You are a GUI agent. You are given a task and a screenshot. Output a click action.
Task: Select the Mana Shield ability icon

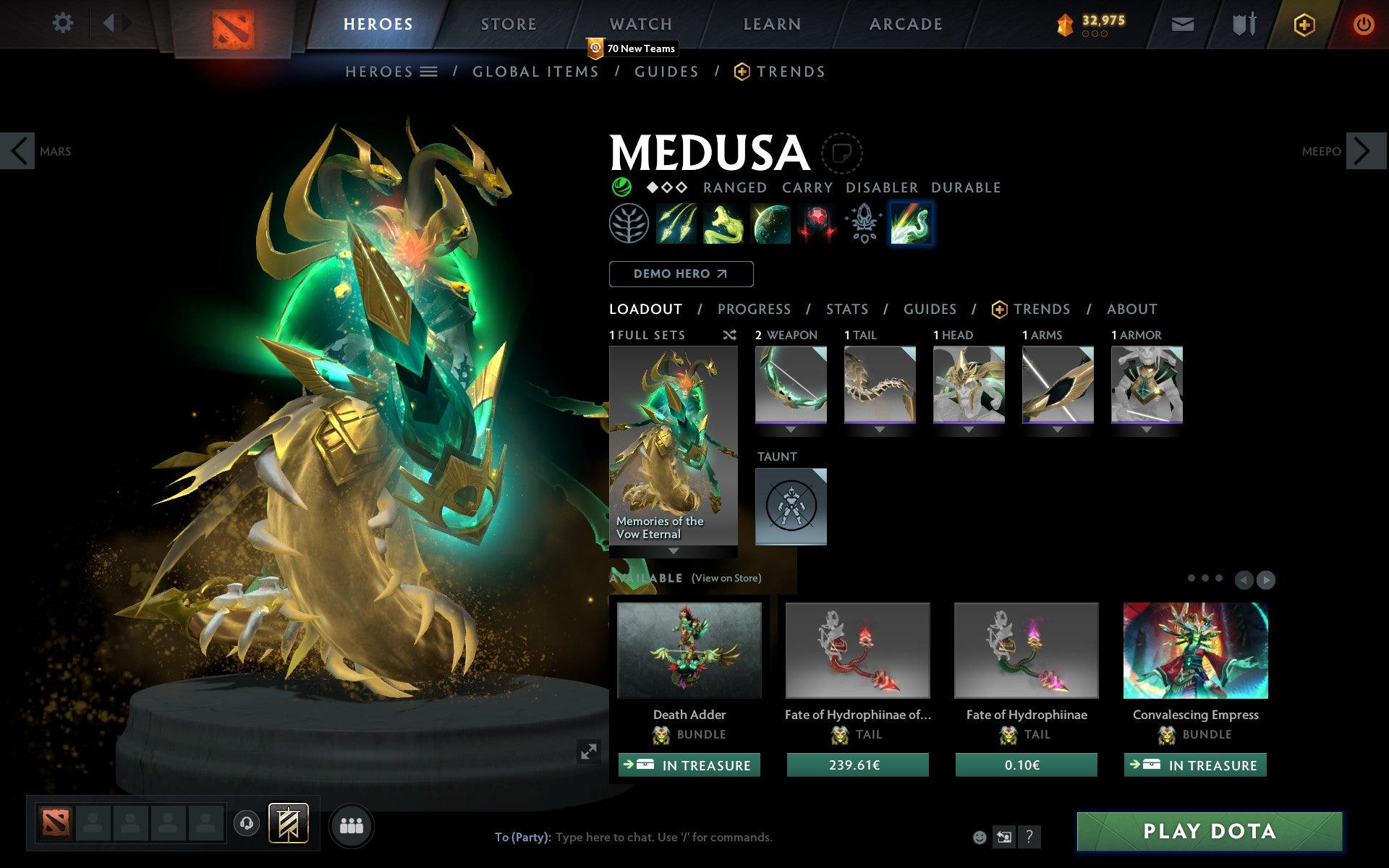(770, 224)
